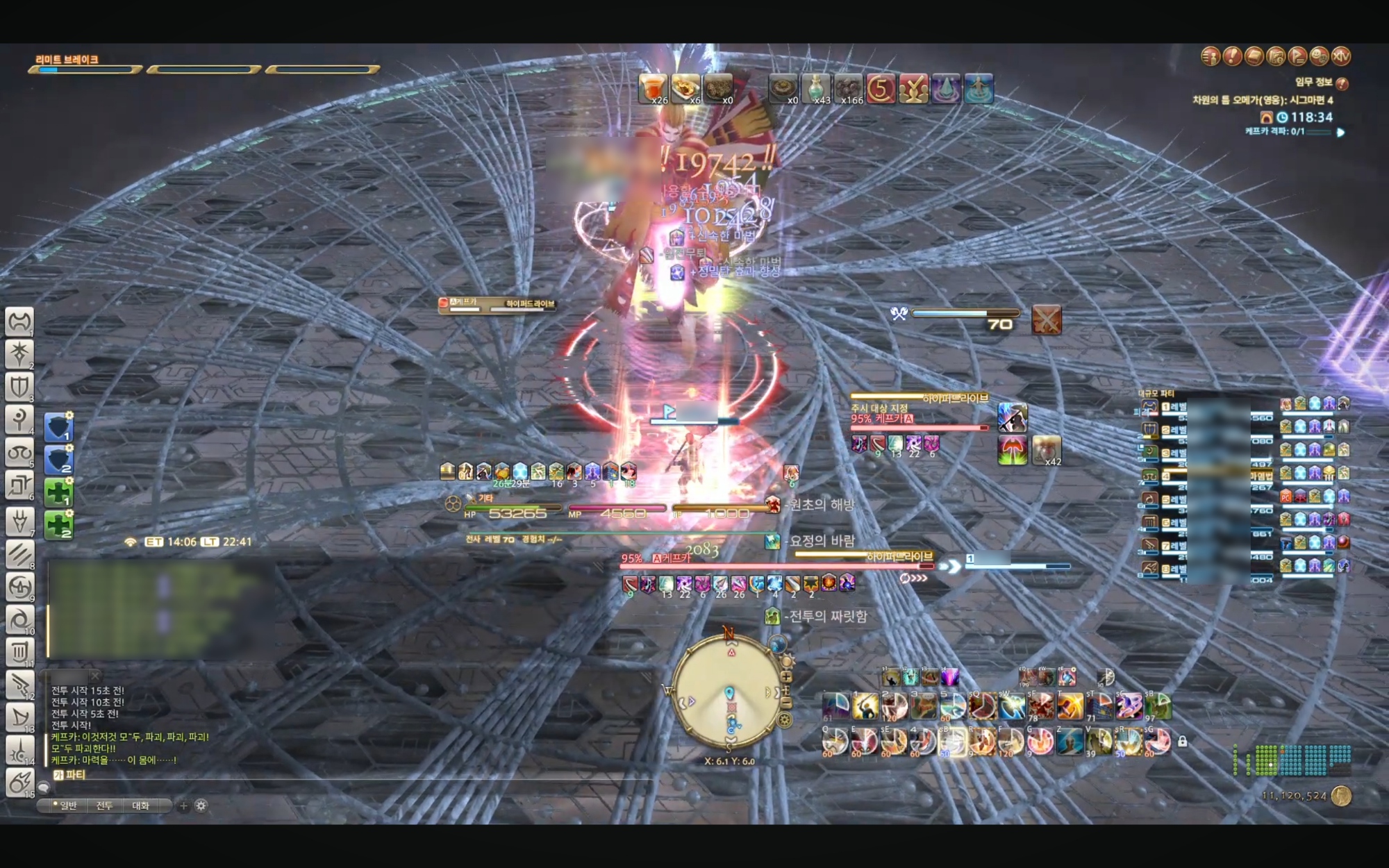The width and height of the screenshot is (1389, 868).
Task: Add a new chat tab with plus
Action: coord(183,806)
